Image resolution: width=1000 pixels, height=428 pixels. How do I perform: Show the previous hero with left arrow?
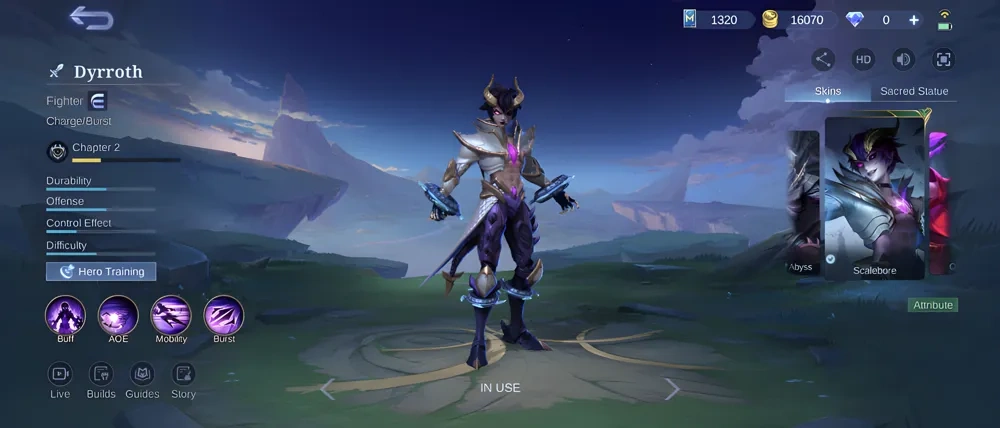tap(327, 389)
